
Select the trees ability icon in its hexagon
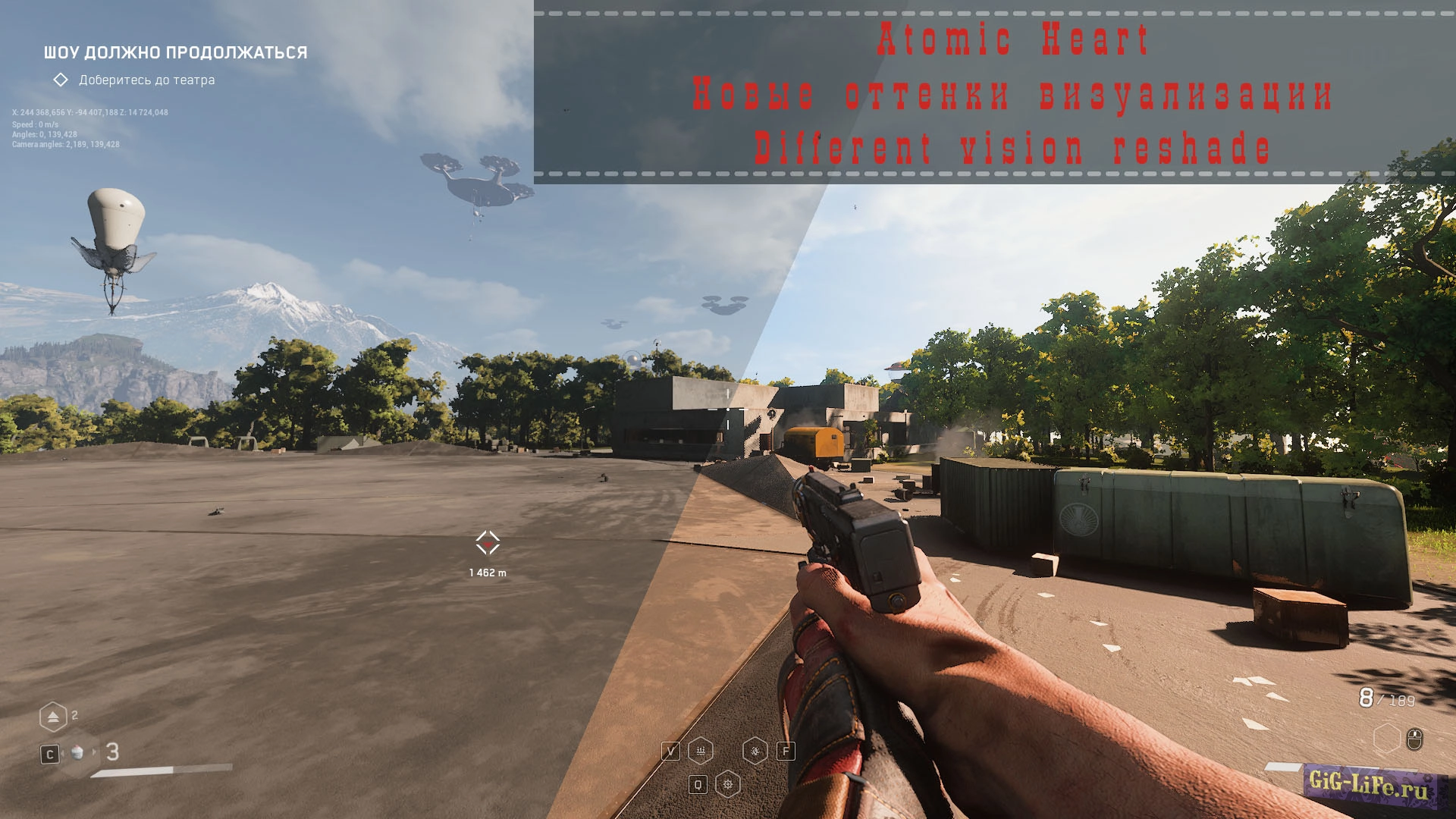pos(701,750)
